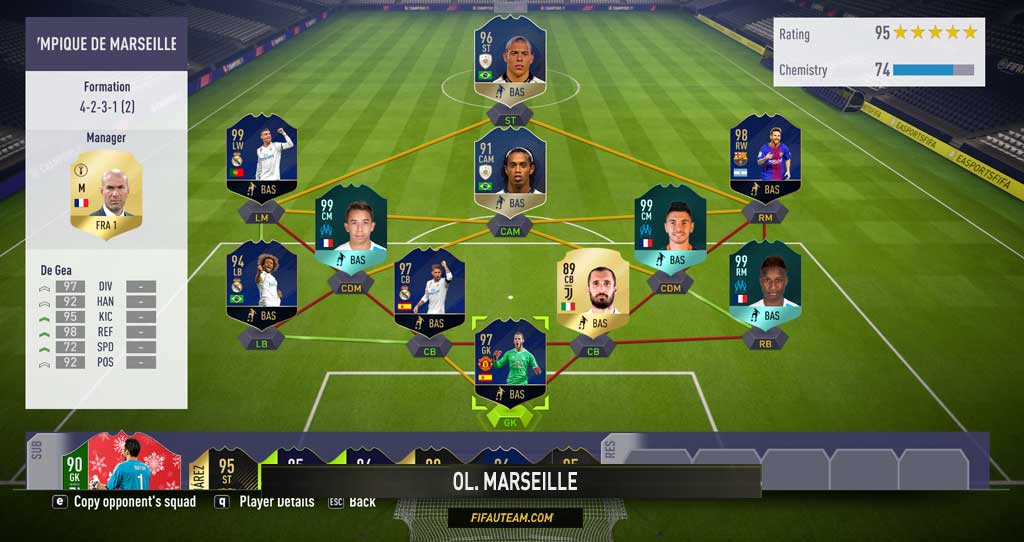Choose the 99 LW Real Madrid card
This screenshot has height=542, width=1024.
pyautogui.click(x=261, y=157)
